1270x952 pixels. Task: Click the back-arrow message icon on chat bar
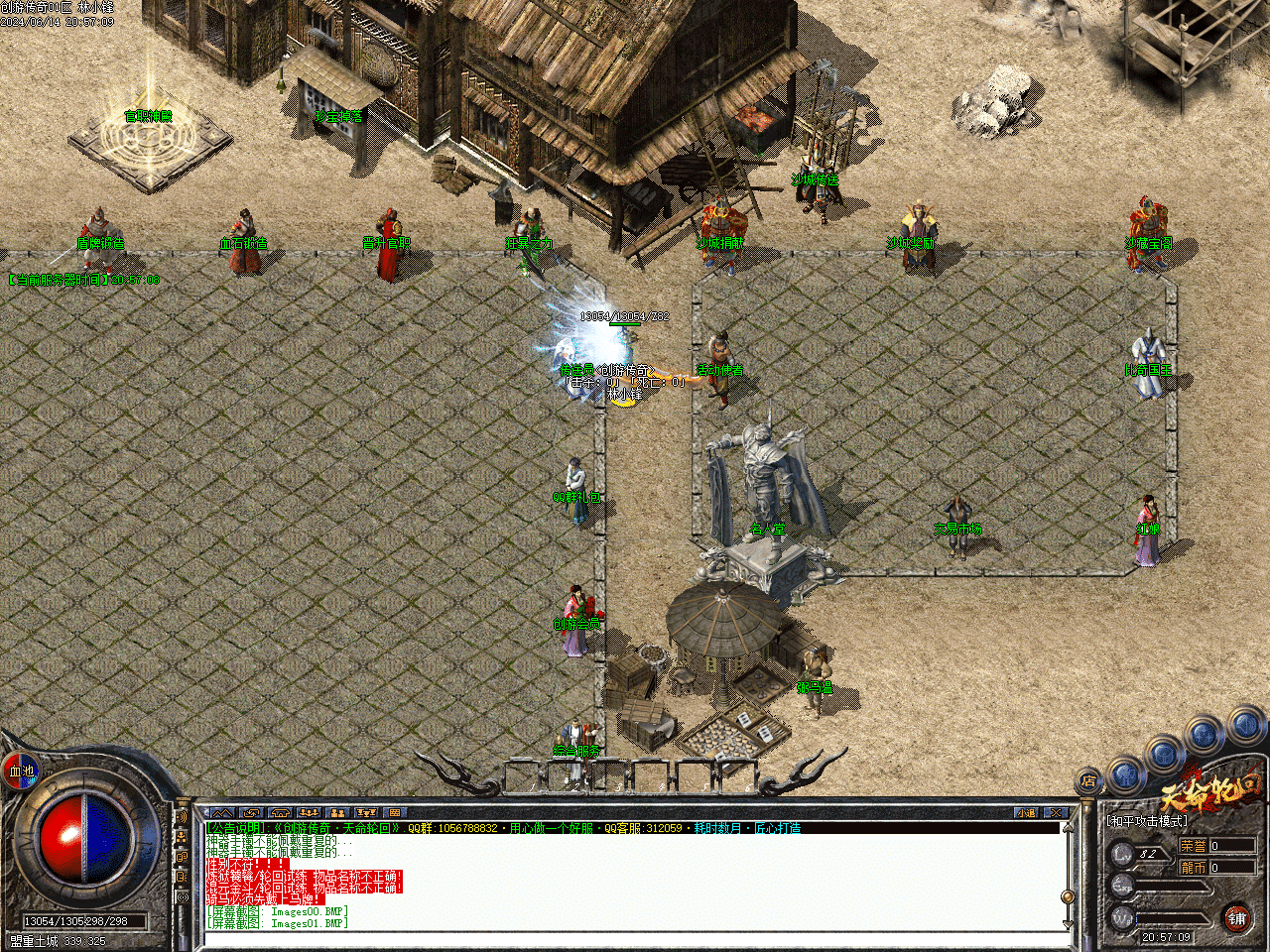point(251,810)
